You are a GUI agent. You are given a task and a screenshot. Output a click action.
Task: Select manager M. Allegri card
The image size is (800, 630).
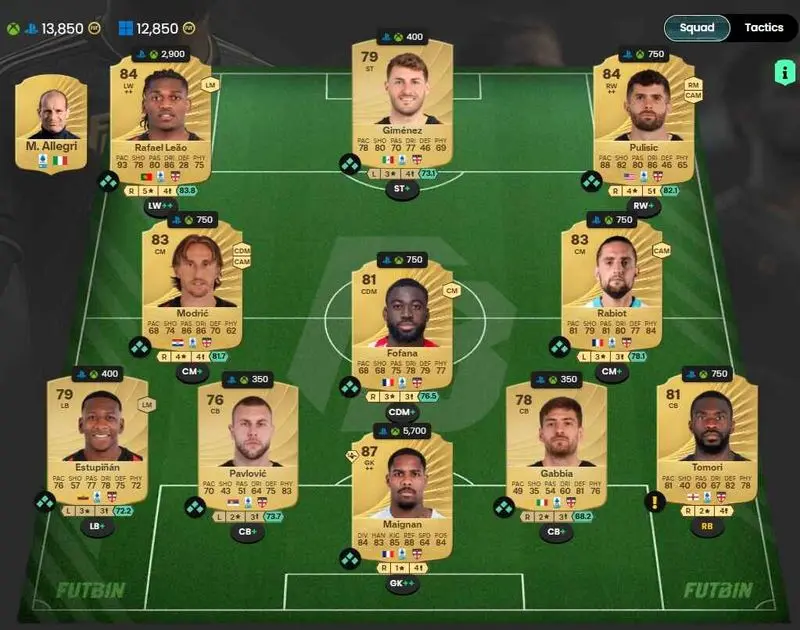pyautogui.click(x=52, y=122)
